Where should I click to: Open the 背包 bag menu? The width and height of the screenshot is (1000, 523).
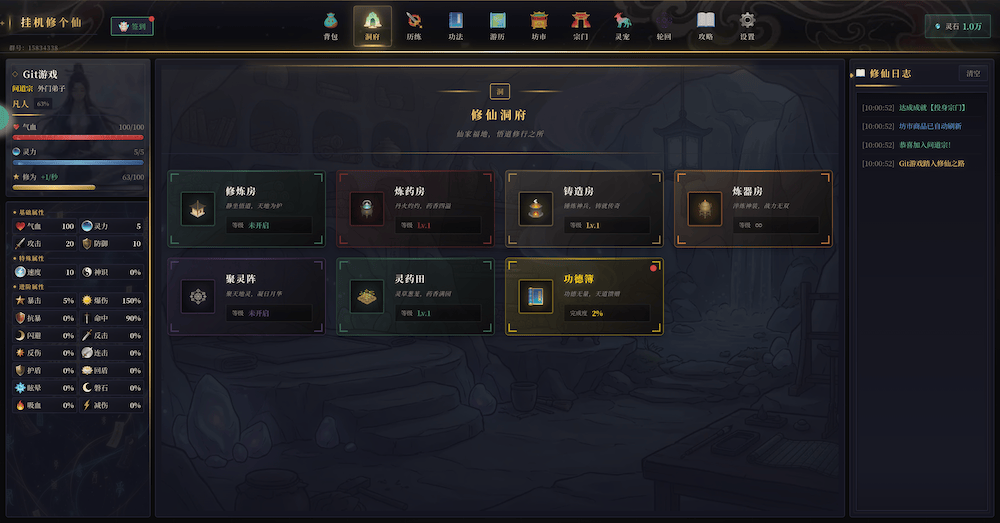pyautogui.click(x=330, y=25)
